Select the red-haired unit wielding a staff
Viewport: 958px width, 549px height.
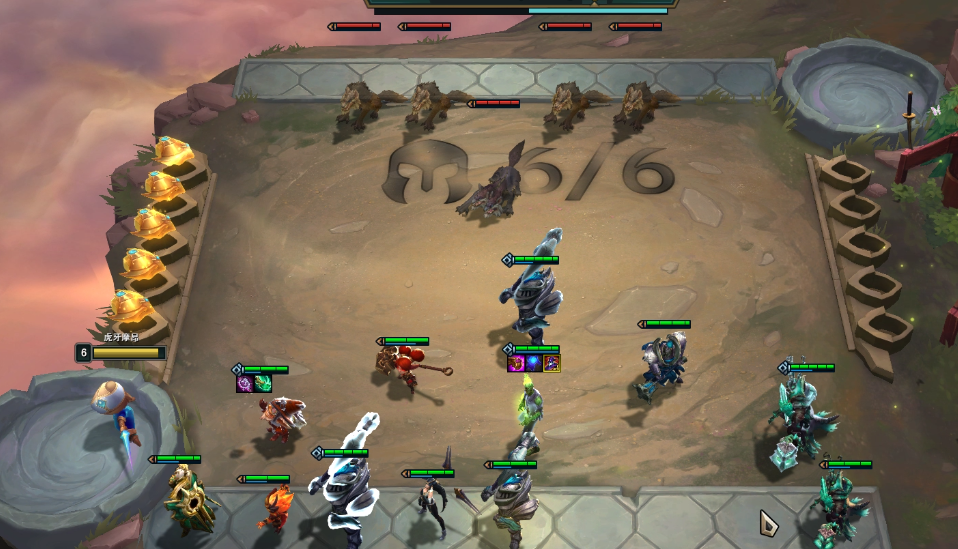pyautogui.click(x=400, y=369)
